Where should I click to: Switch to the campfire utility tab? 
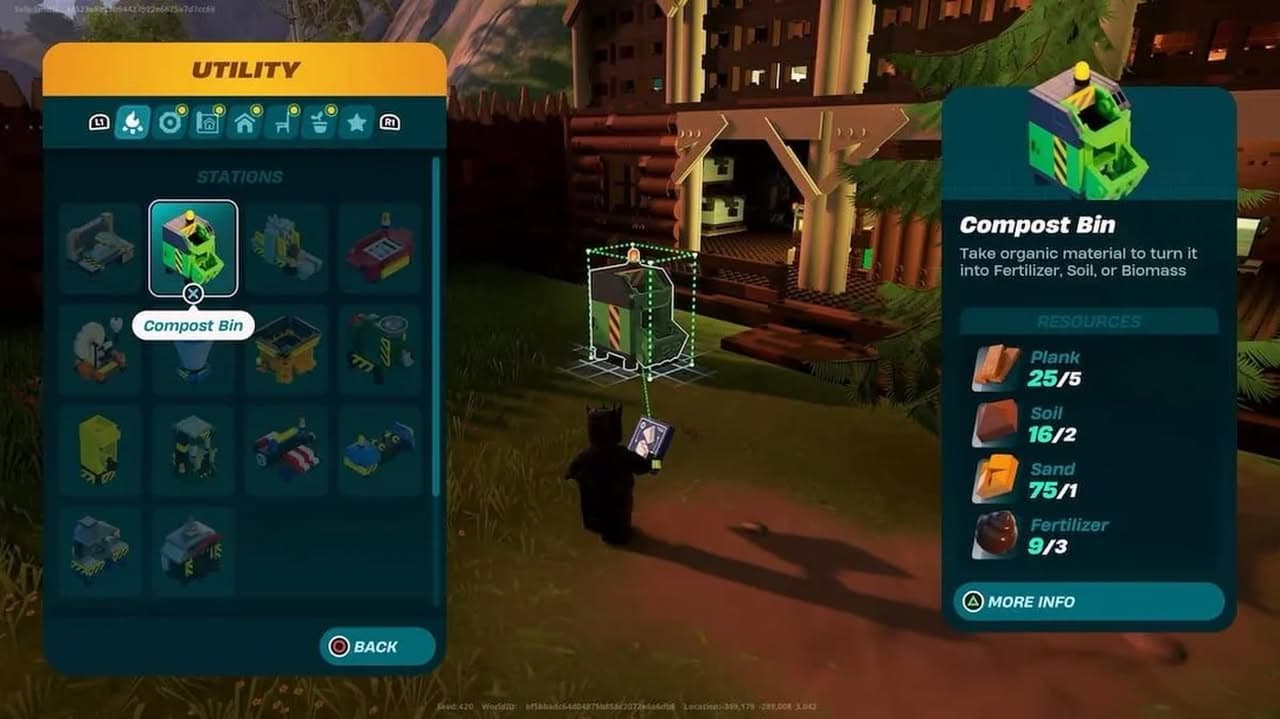coord(133,123)
